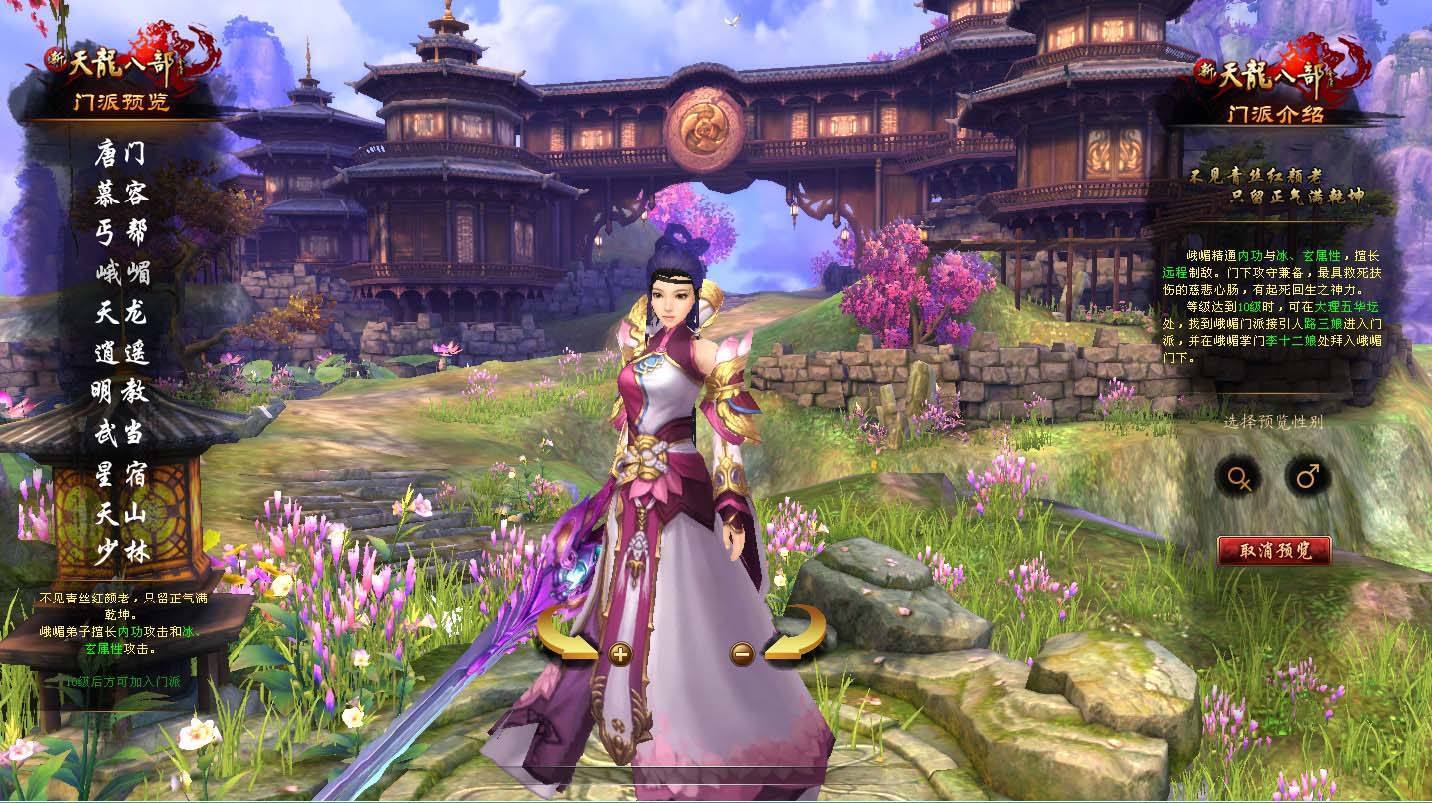Select the 武当 sect

[x=121, y=430]
